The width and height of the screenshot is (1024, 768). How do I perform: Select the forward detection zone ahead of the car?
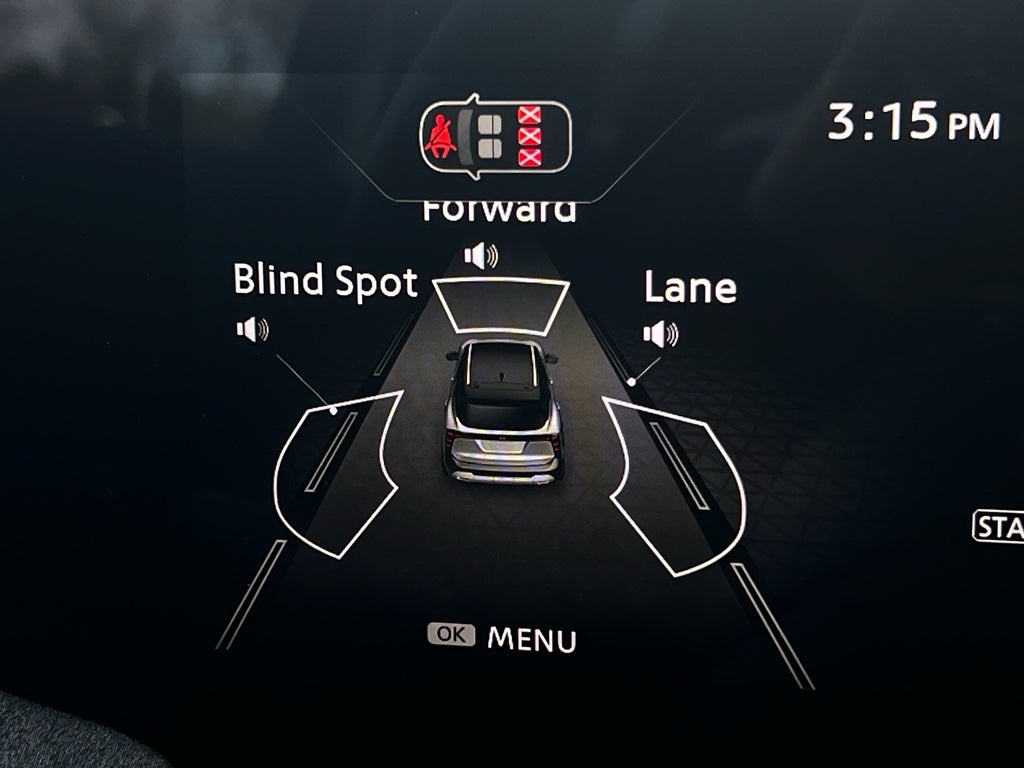(x=501, y=304)
